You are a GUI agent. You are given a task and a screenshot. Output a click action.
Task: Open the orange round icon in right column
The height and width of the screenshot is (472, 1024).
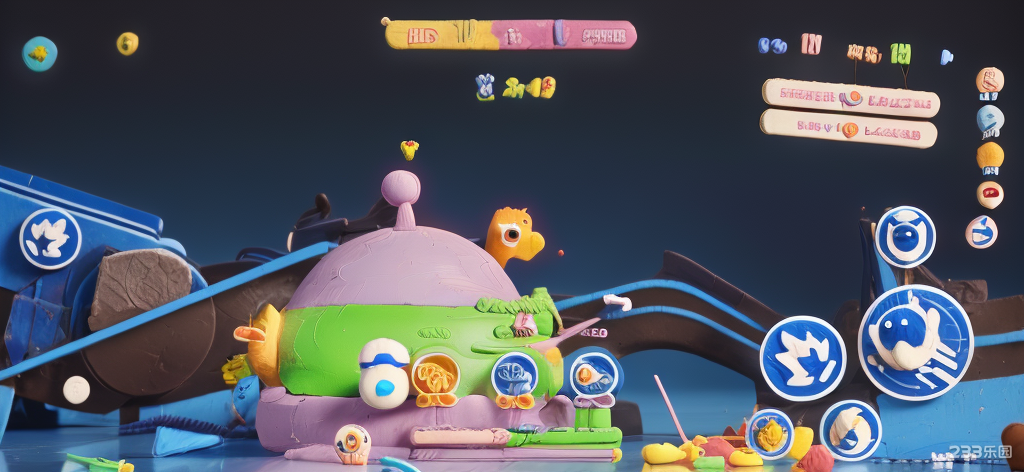click(989, 81)
